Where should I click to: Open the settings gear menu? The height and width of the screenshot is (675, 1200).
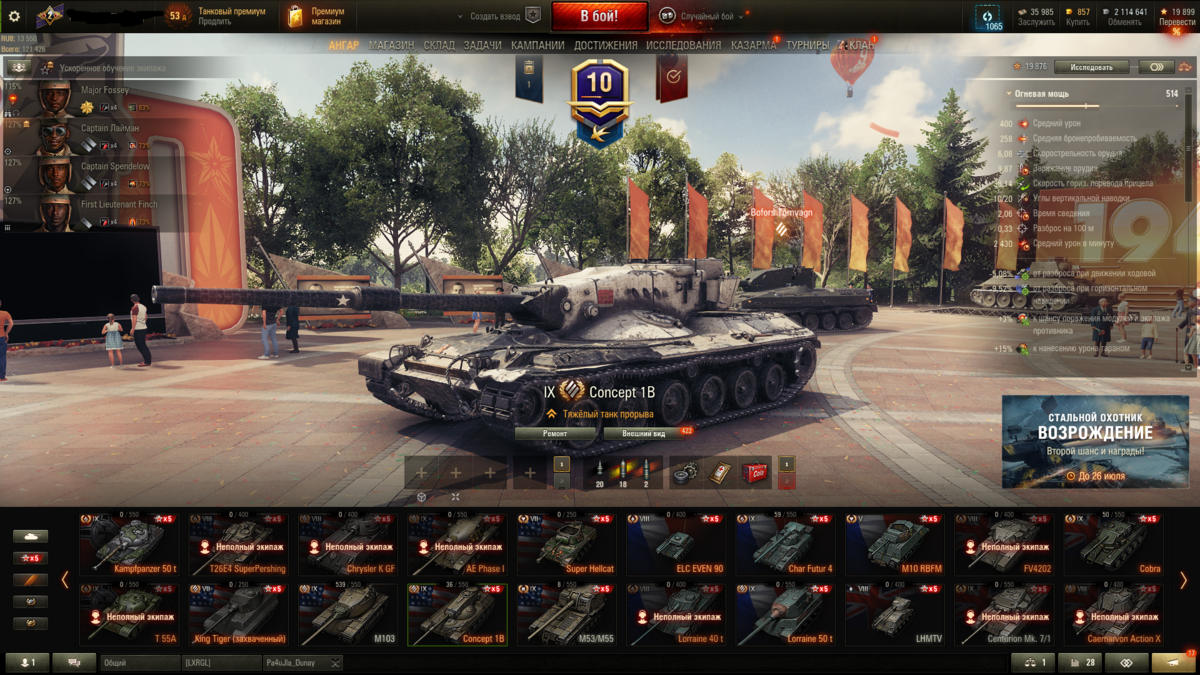pyautogui.click(x=14, y=17)
